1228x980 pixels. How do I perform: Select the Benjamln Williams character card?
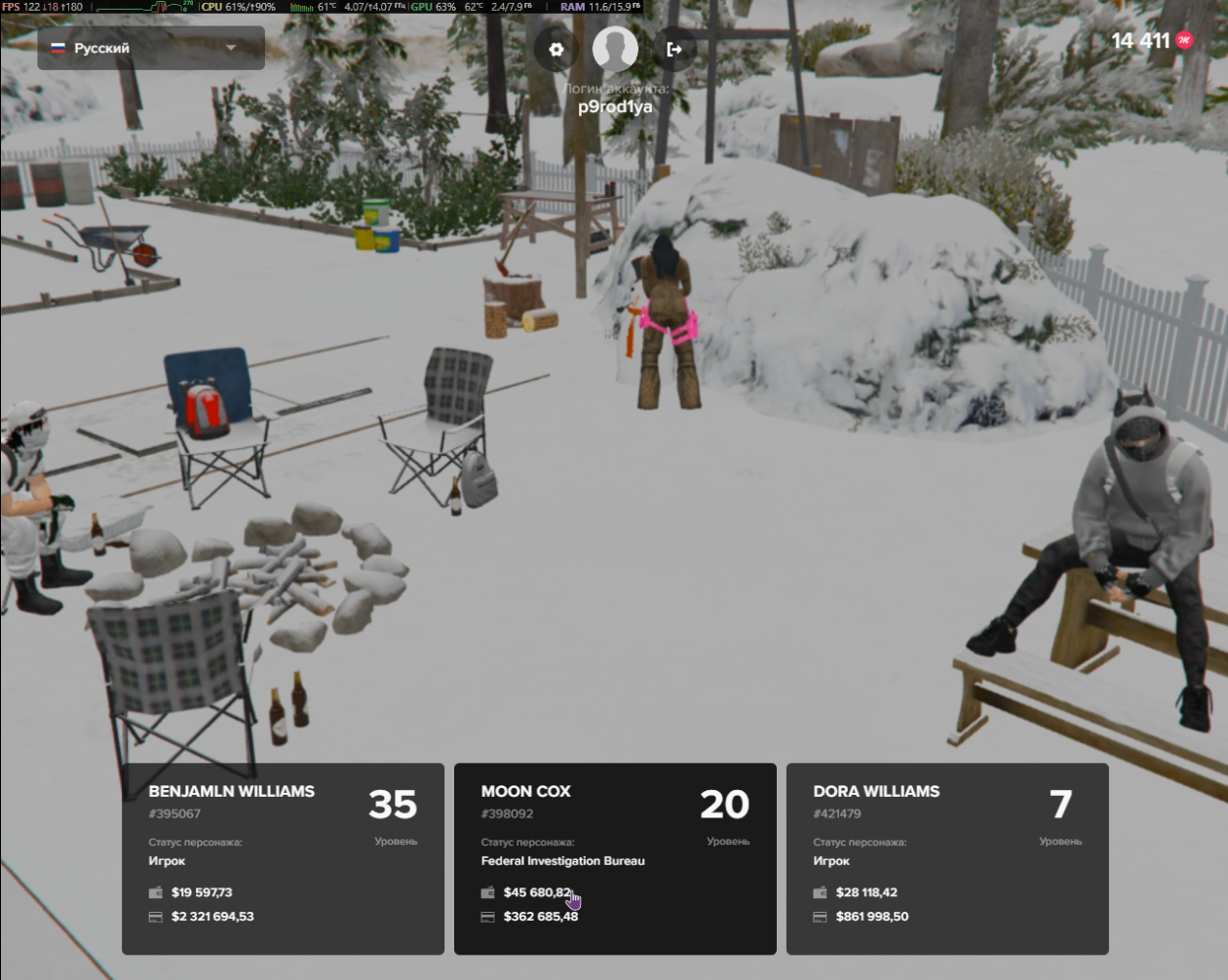point(283,858)
